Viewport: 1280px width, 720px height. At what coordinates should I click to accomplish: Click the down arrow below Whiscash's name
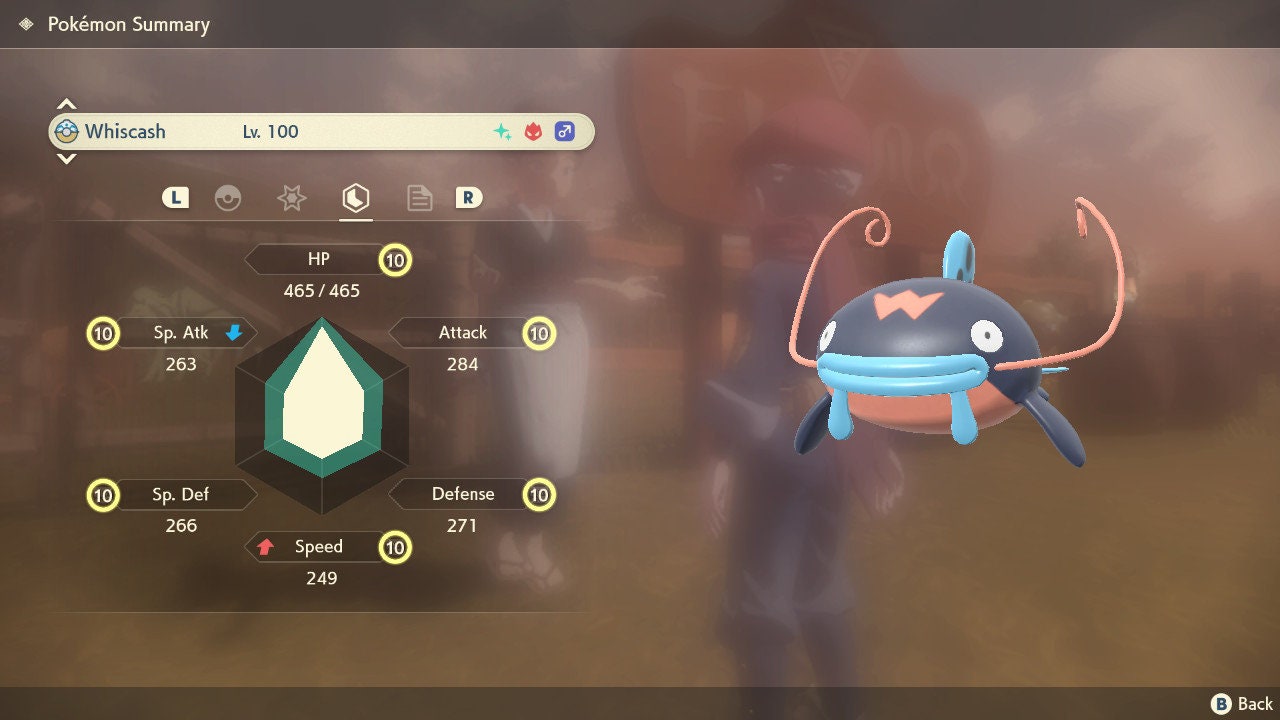[x=66, y=158]
